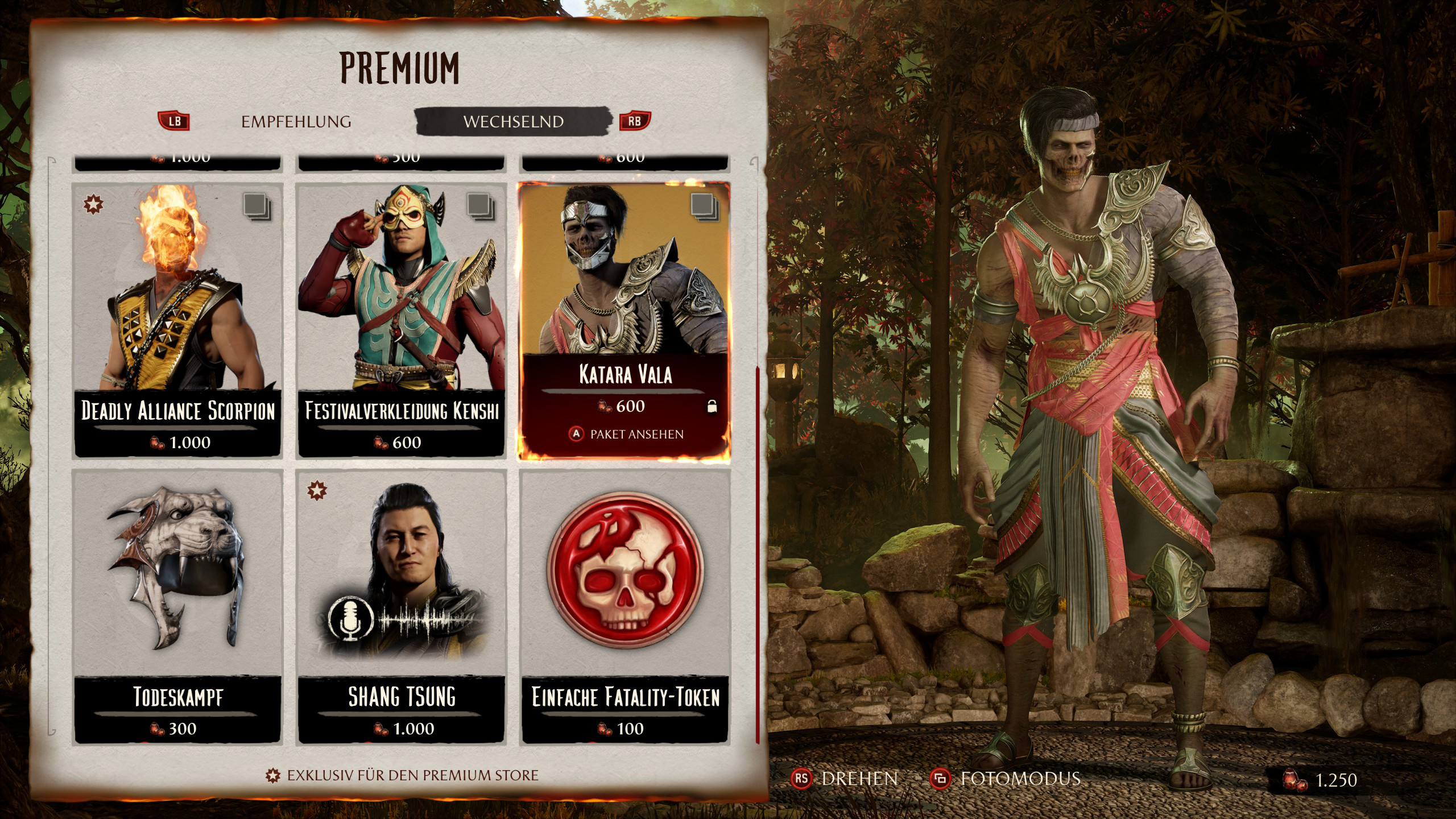The width and height of the screenshot is (1456, 819).
Task: Pick the Todeskampf tiger helmet item
Action: 177,606
